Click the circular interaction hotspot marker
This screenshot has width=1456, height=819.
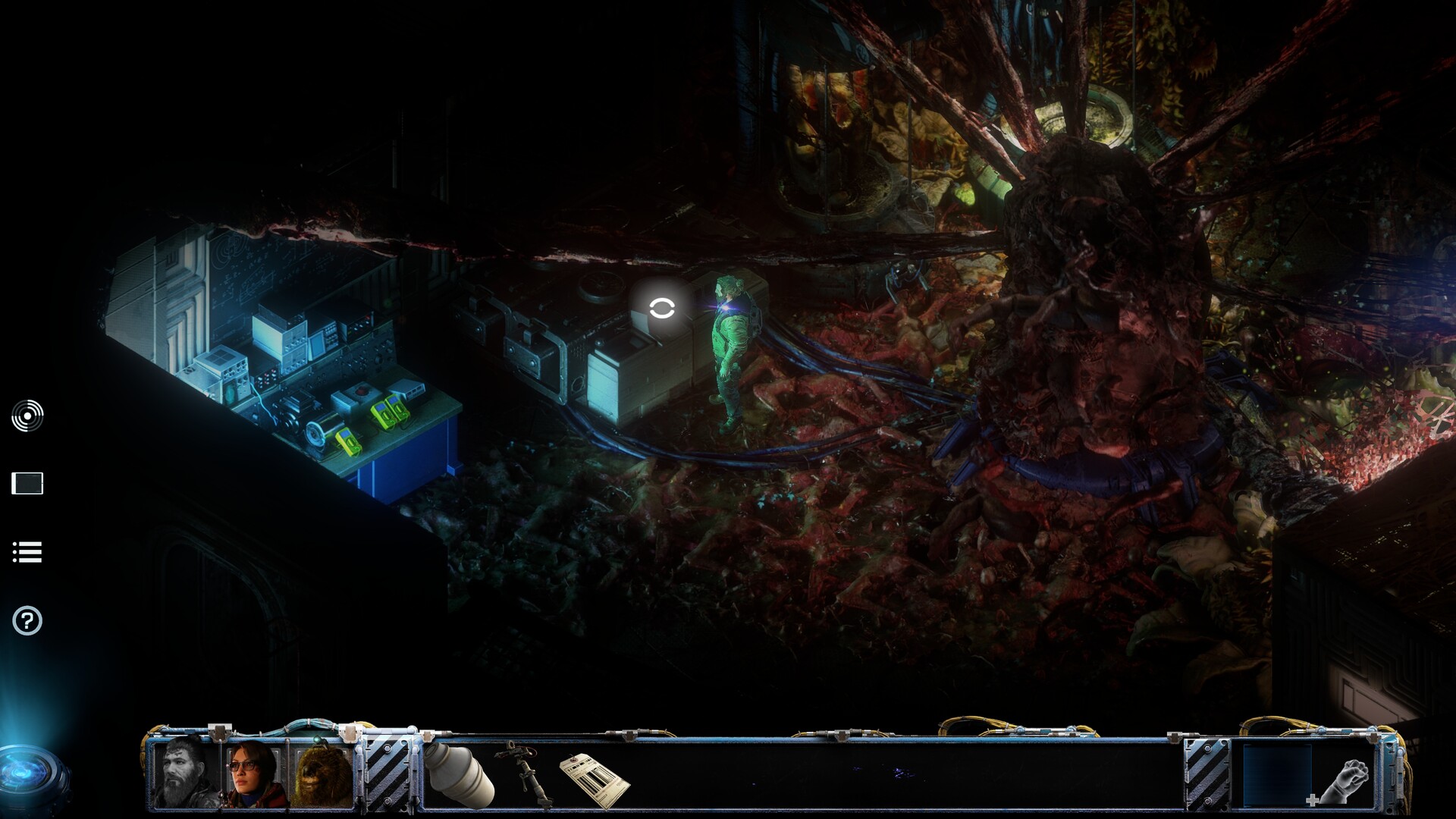(662, 308)
